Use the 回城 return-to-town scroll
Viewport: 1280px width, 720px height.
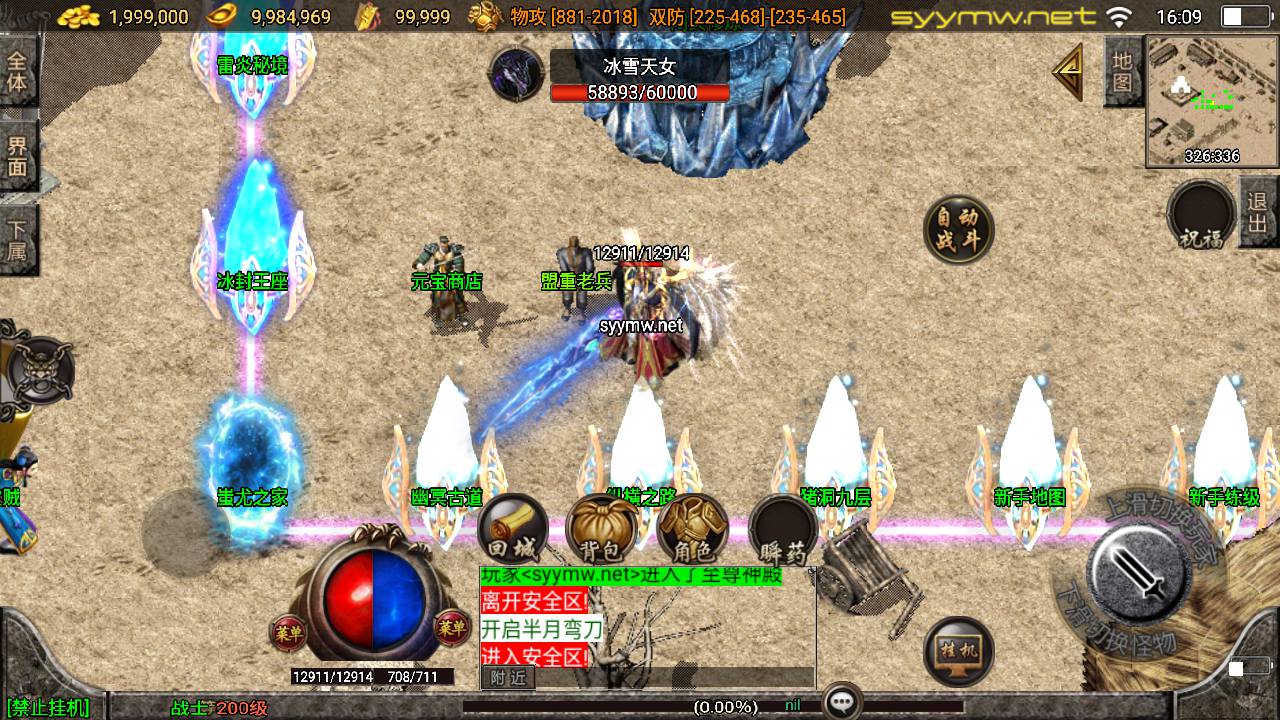(x=513, y=528)
